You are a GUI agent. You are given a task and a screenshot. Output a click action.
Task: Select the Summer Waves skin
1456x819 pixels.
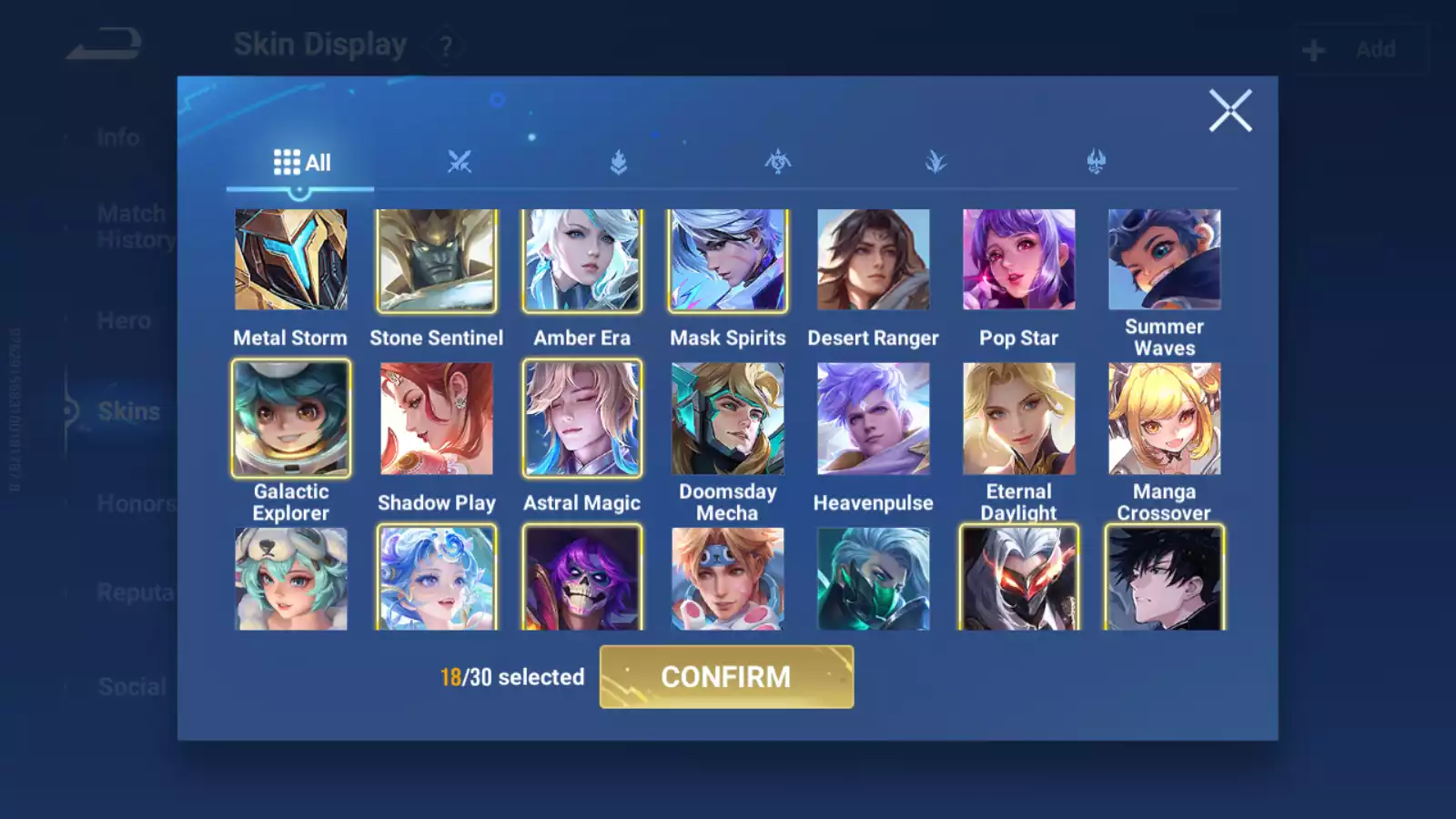[x=1165, y=260]
